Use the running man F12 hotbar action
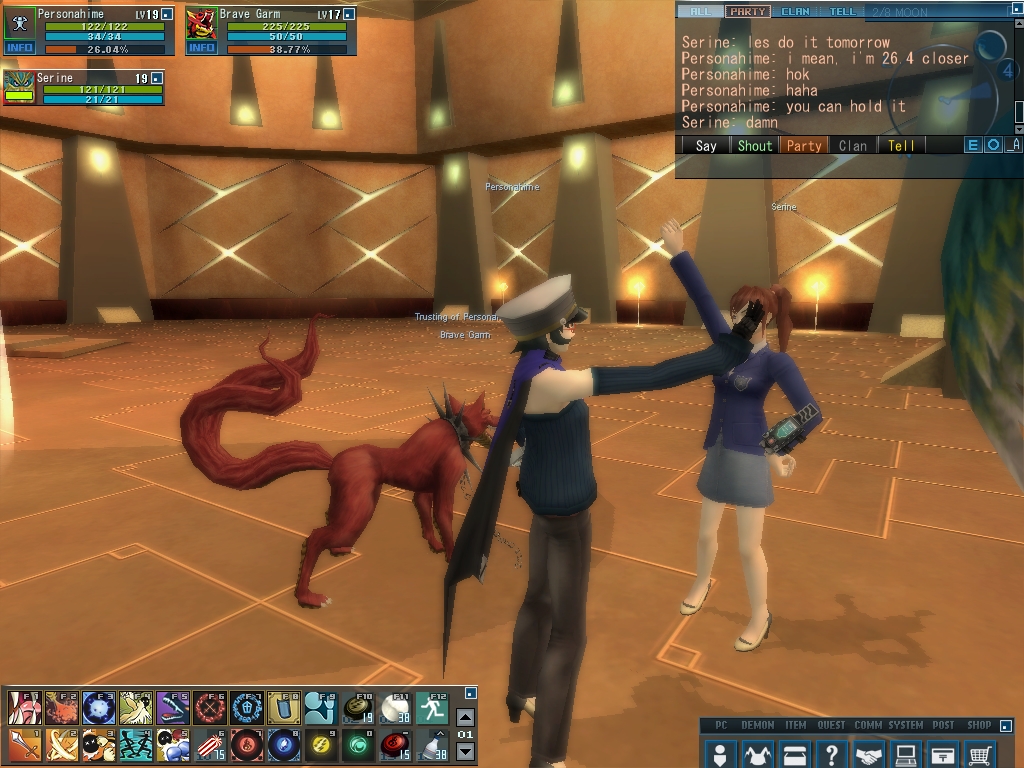 point(431,708)
